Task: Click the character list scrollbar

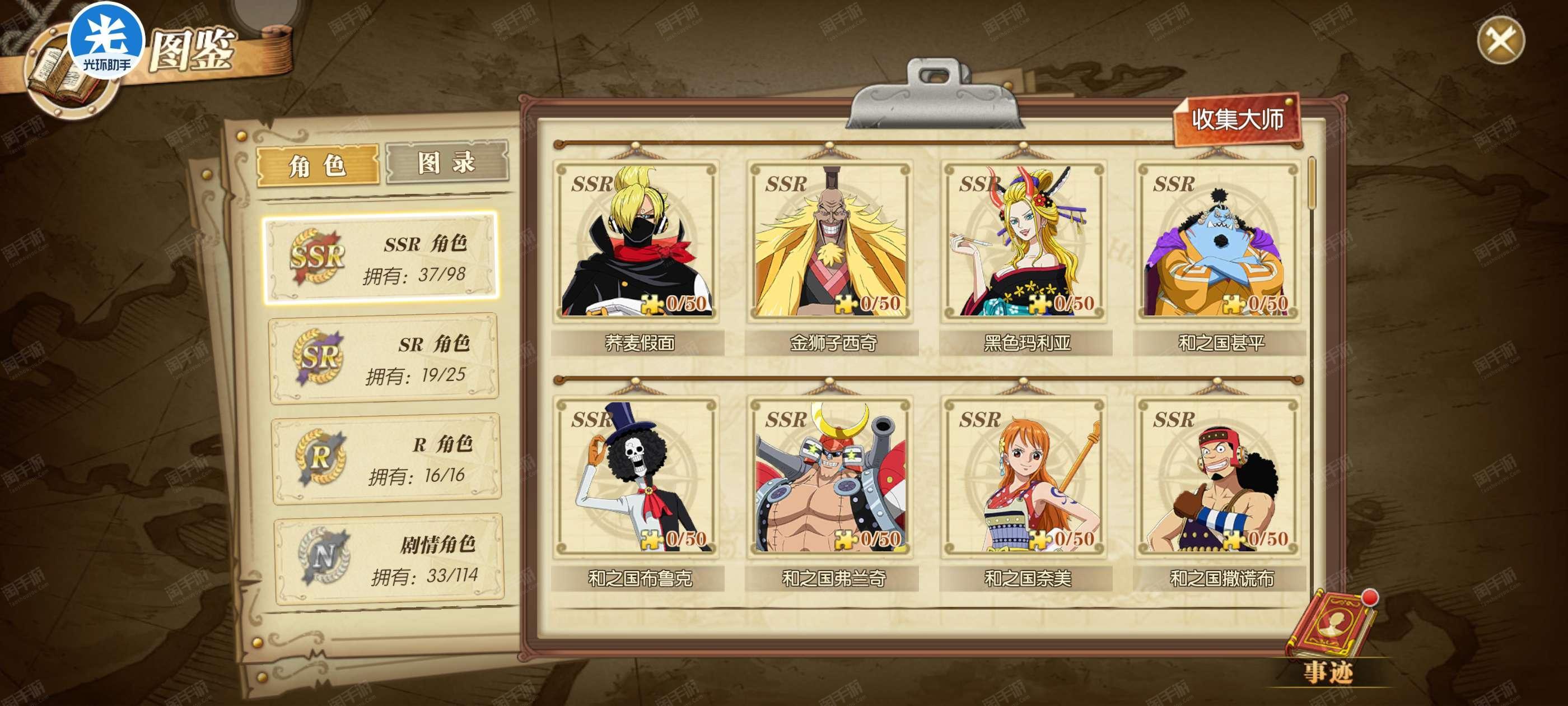Action: point(1312,183)
